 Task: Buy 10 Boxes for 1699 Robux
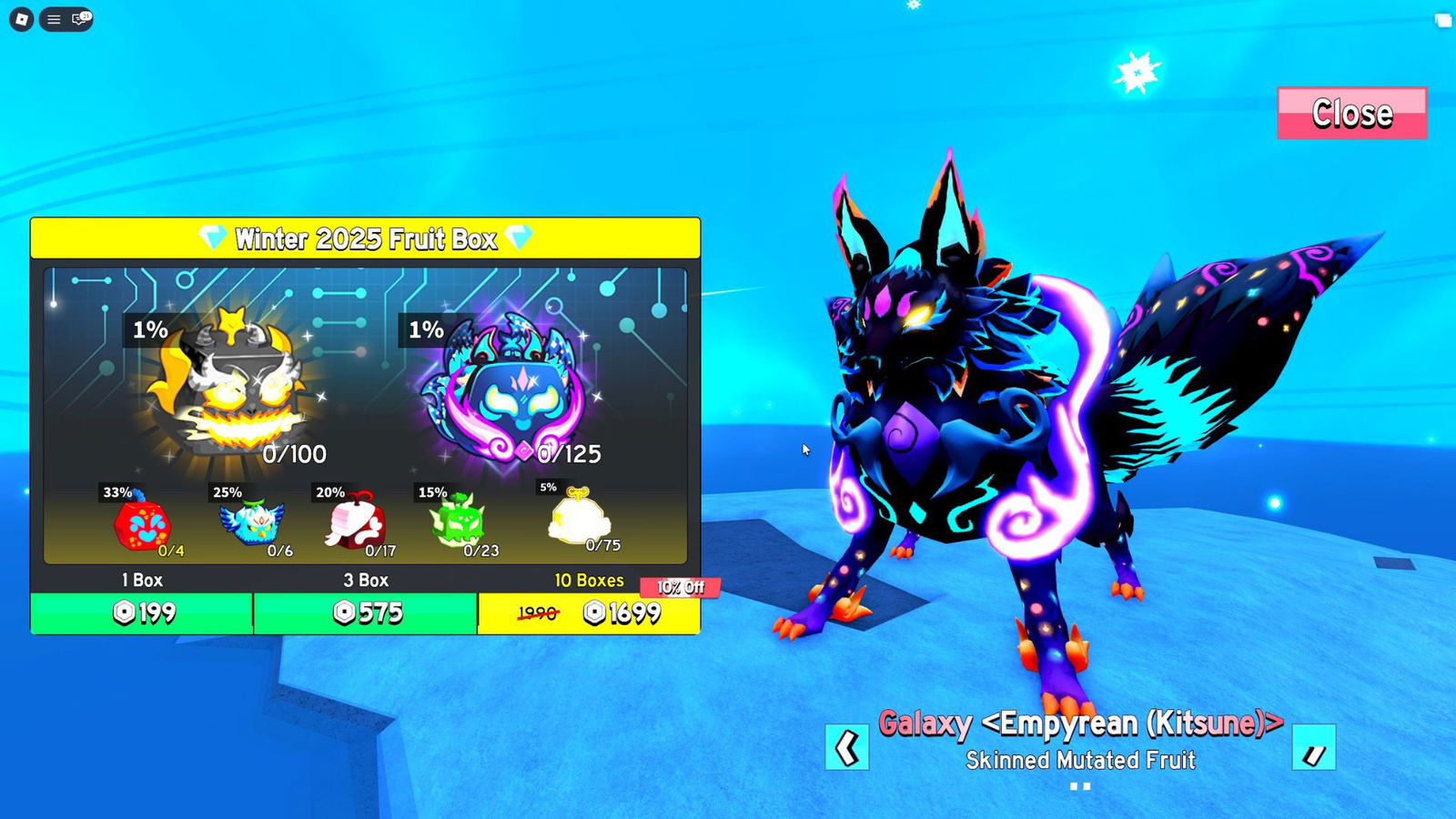pos(589,613)
